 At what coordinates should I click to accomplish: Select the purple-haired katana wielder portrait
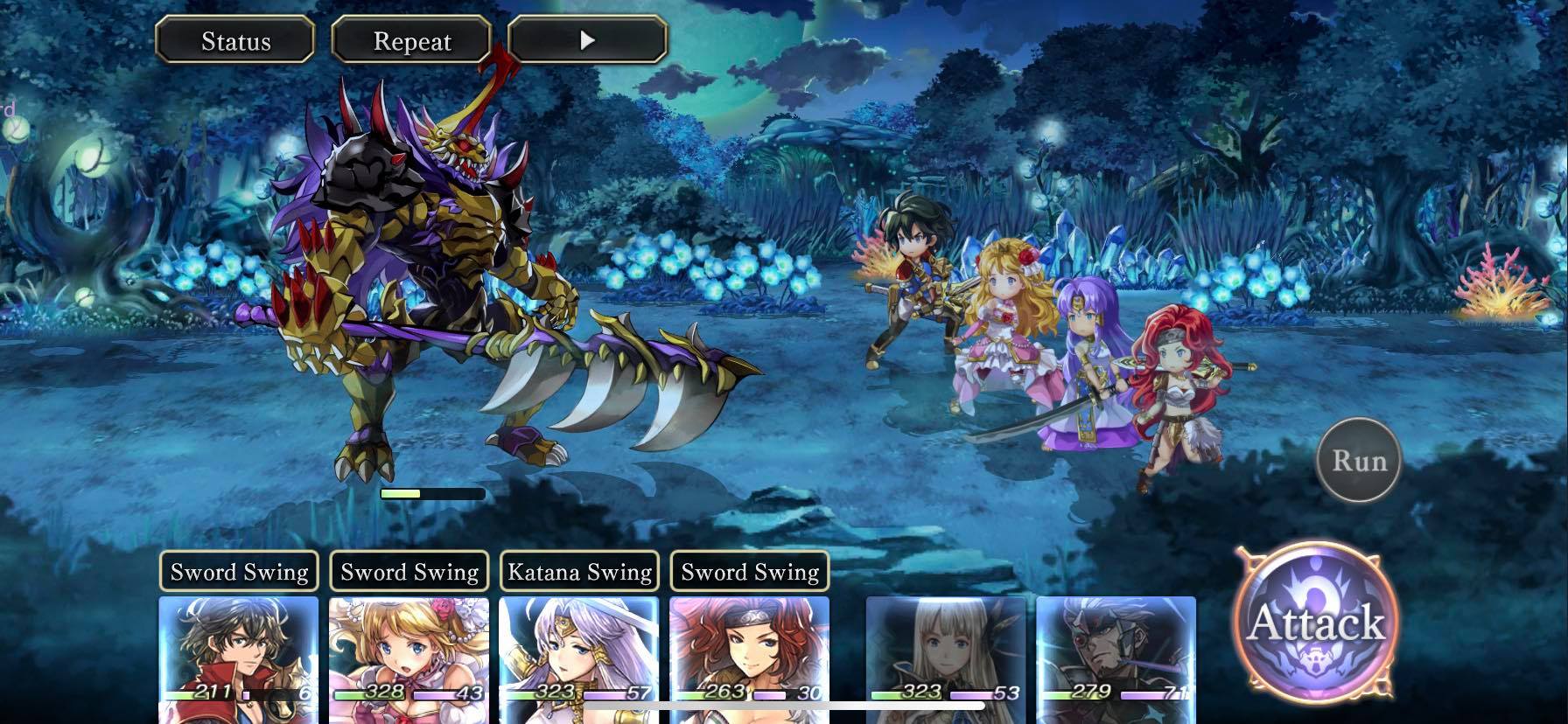click(x=578, y=651)
